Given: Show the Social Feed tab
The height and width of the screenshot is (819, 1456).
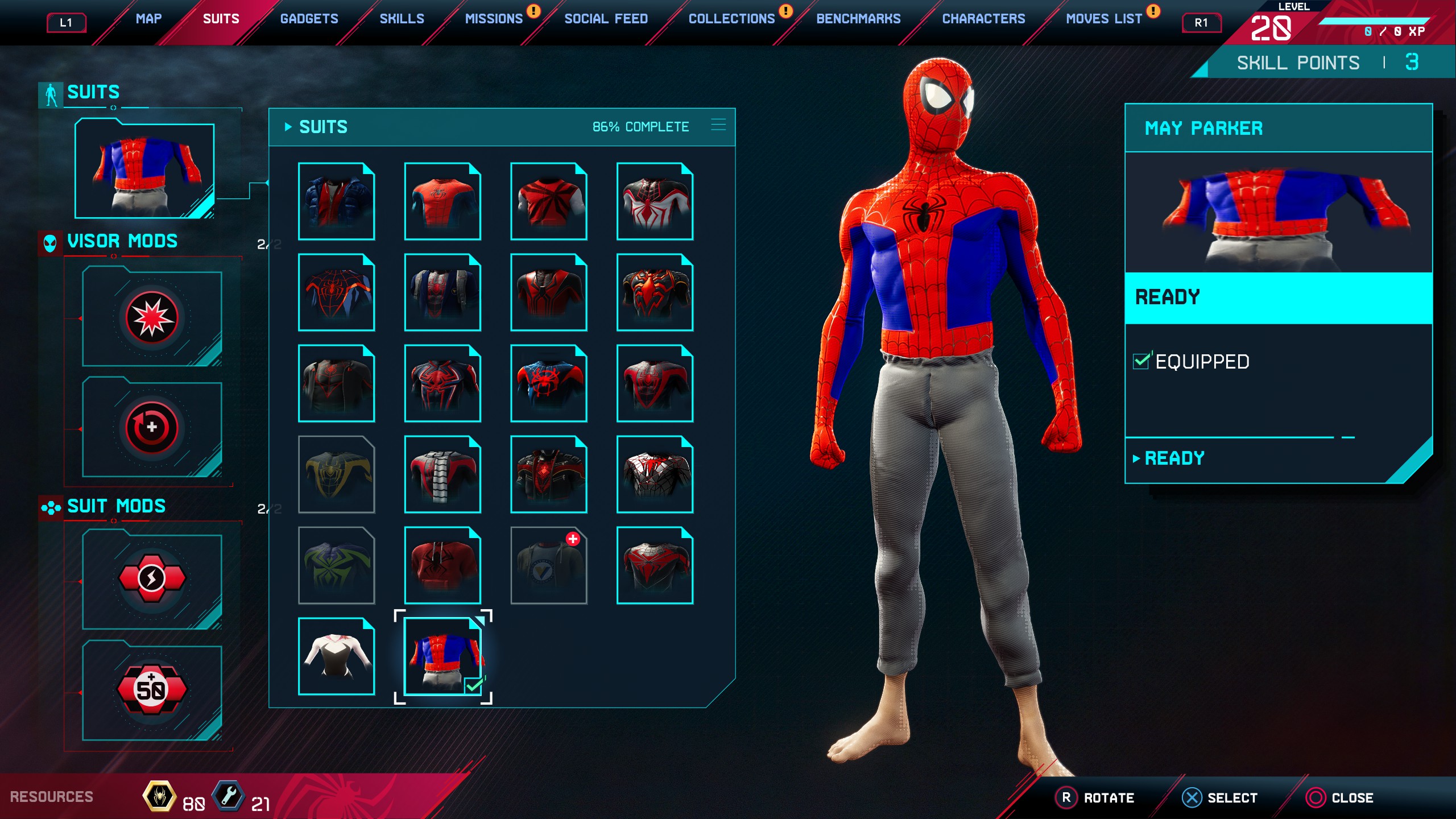Looking at the screenshot, I should tap(606, 19).
